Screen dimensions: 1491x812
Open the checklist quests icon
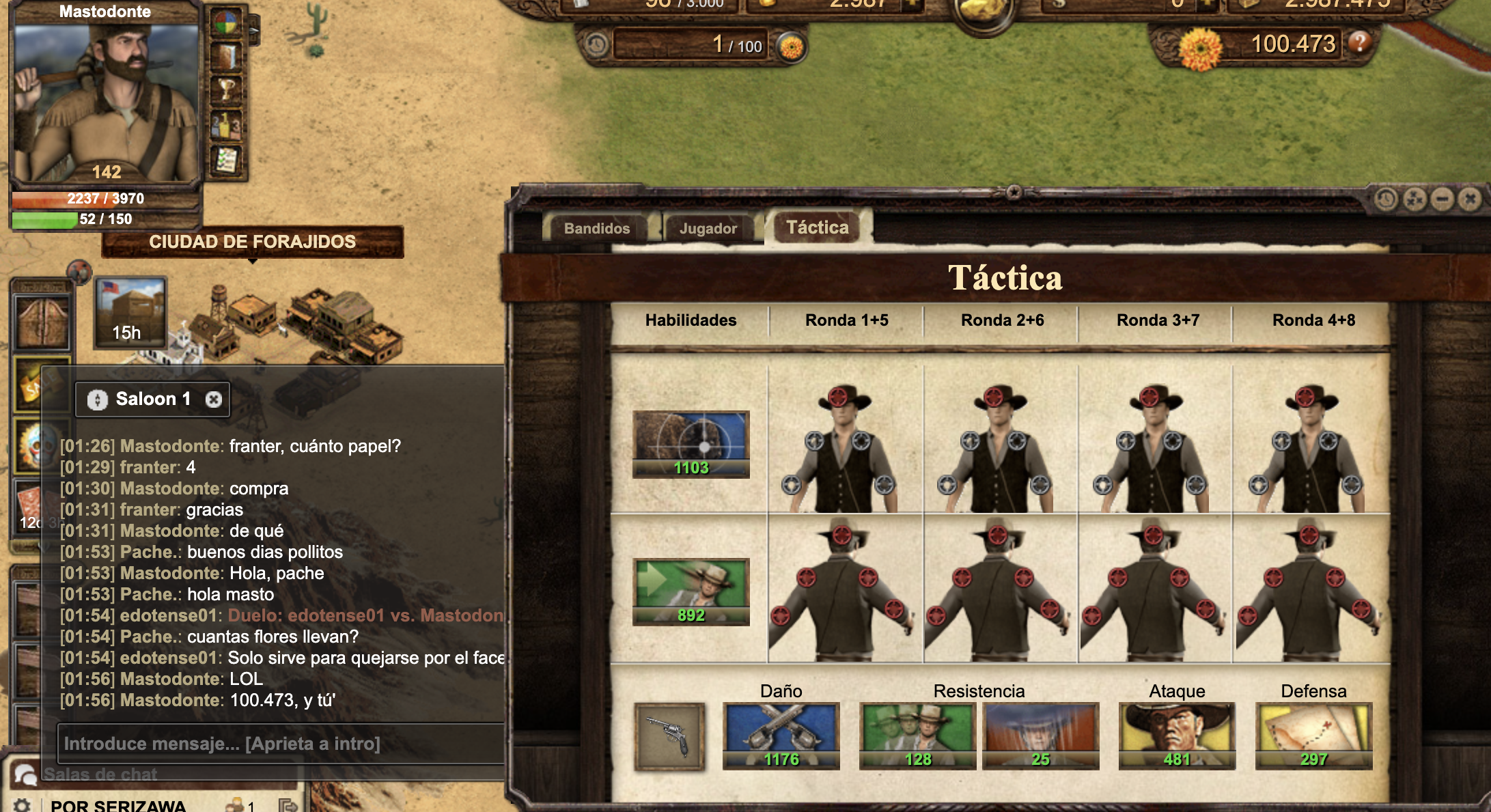click(227, 160)
